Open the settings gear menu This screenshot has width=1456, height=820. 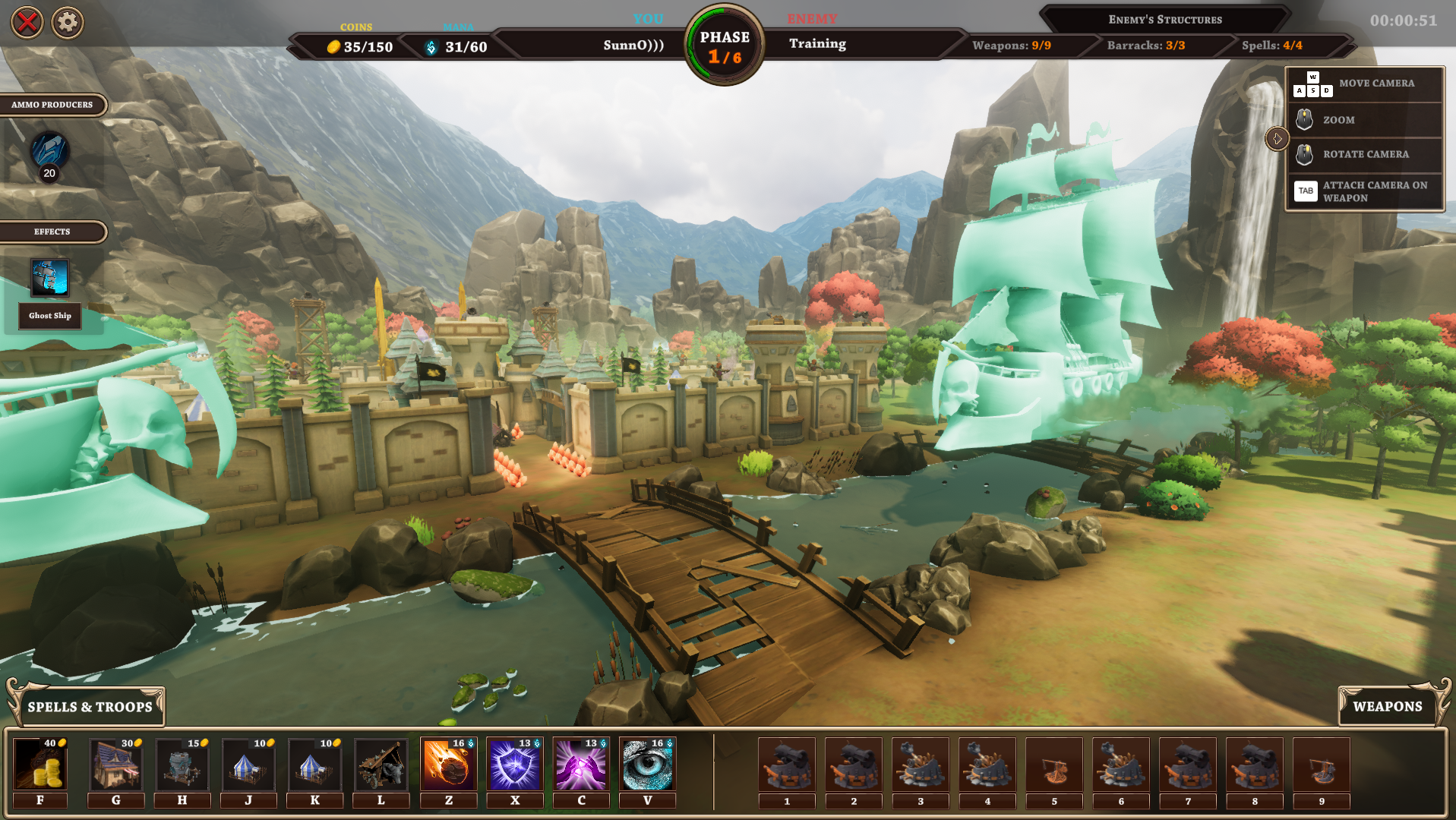click(68, 23)
